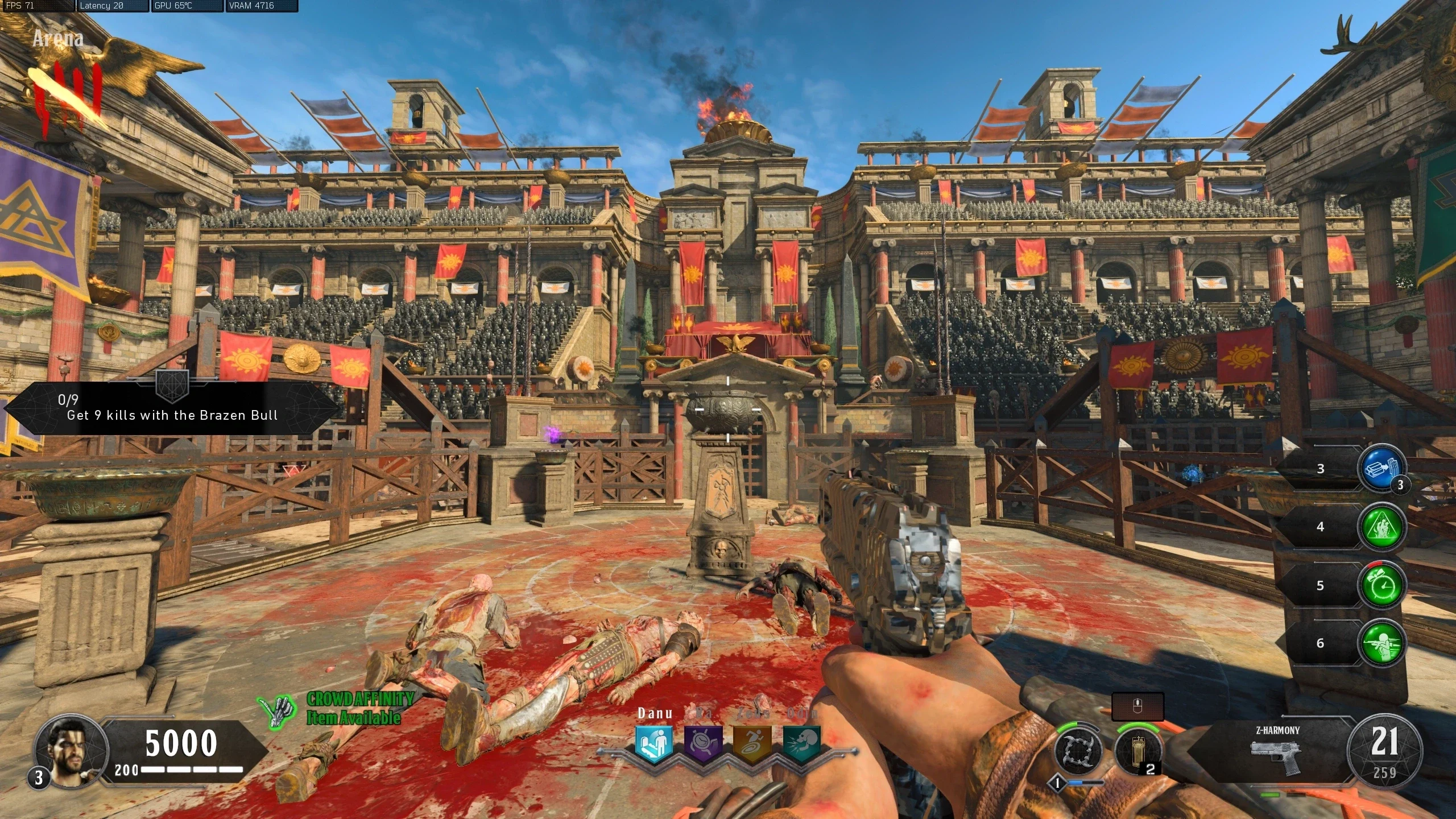Screen dimensions: 1456x819
Task: Open the Brazen Bull kills objective tracker
Action: 172,408
